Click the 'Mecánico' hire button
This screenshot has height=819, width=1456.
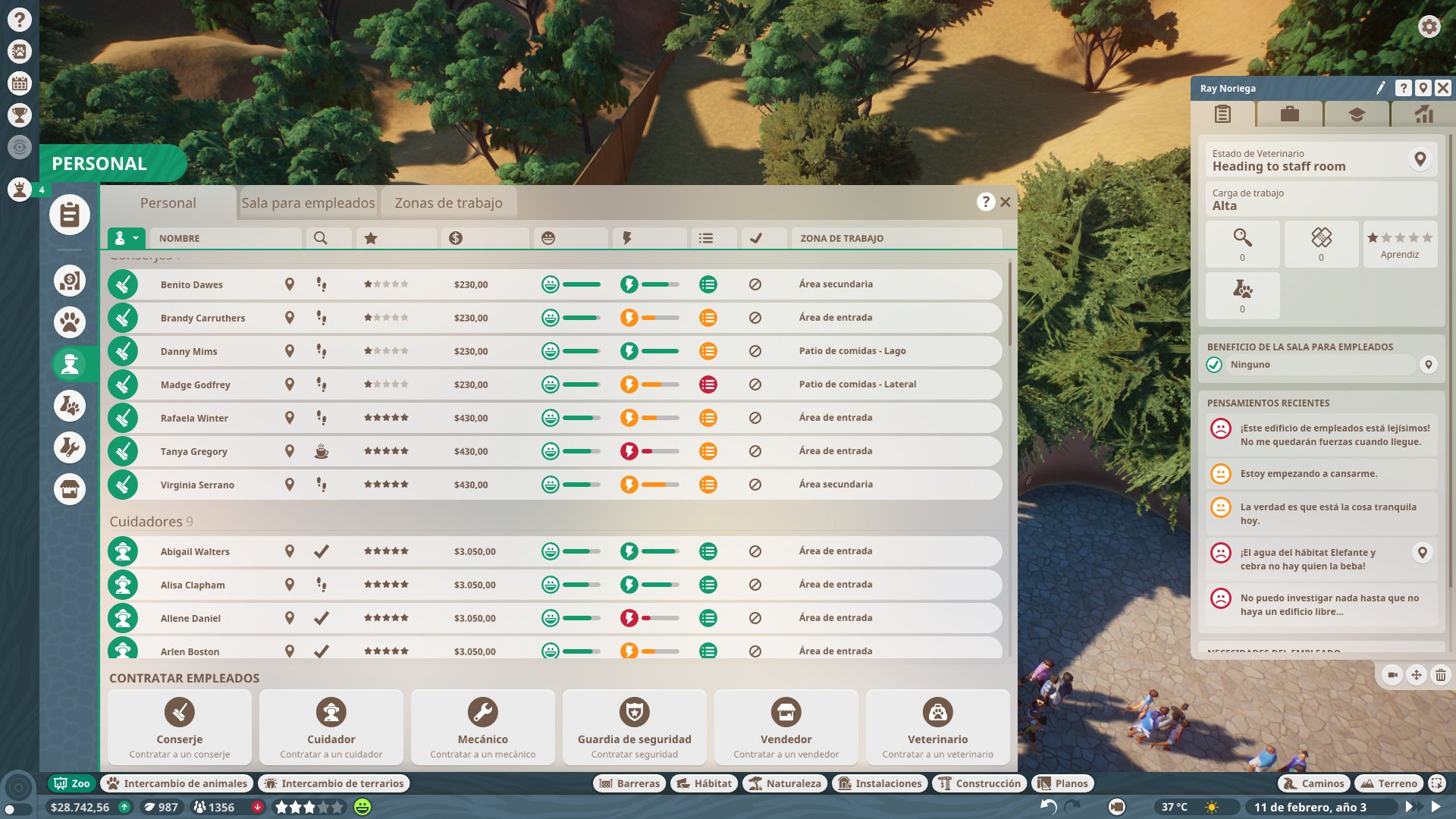(x=482, y=726)
